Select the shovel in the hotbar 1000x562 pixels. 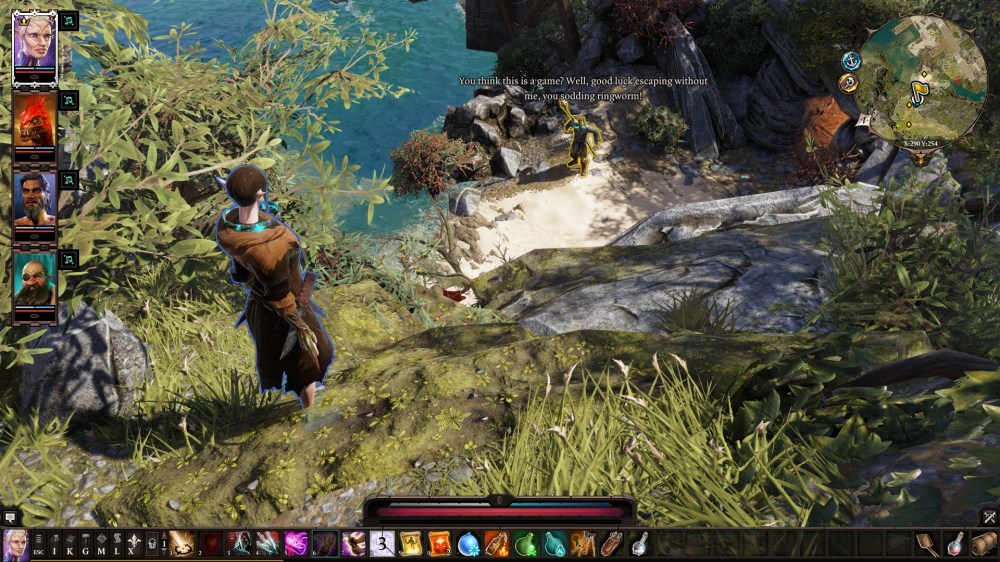[926, 544]
